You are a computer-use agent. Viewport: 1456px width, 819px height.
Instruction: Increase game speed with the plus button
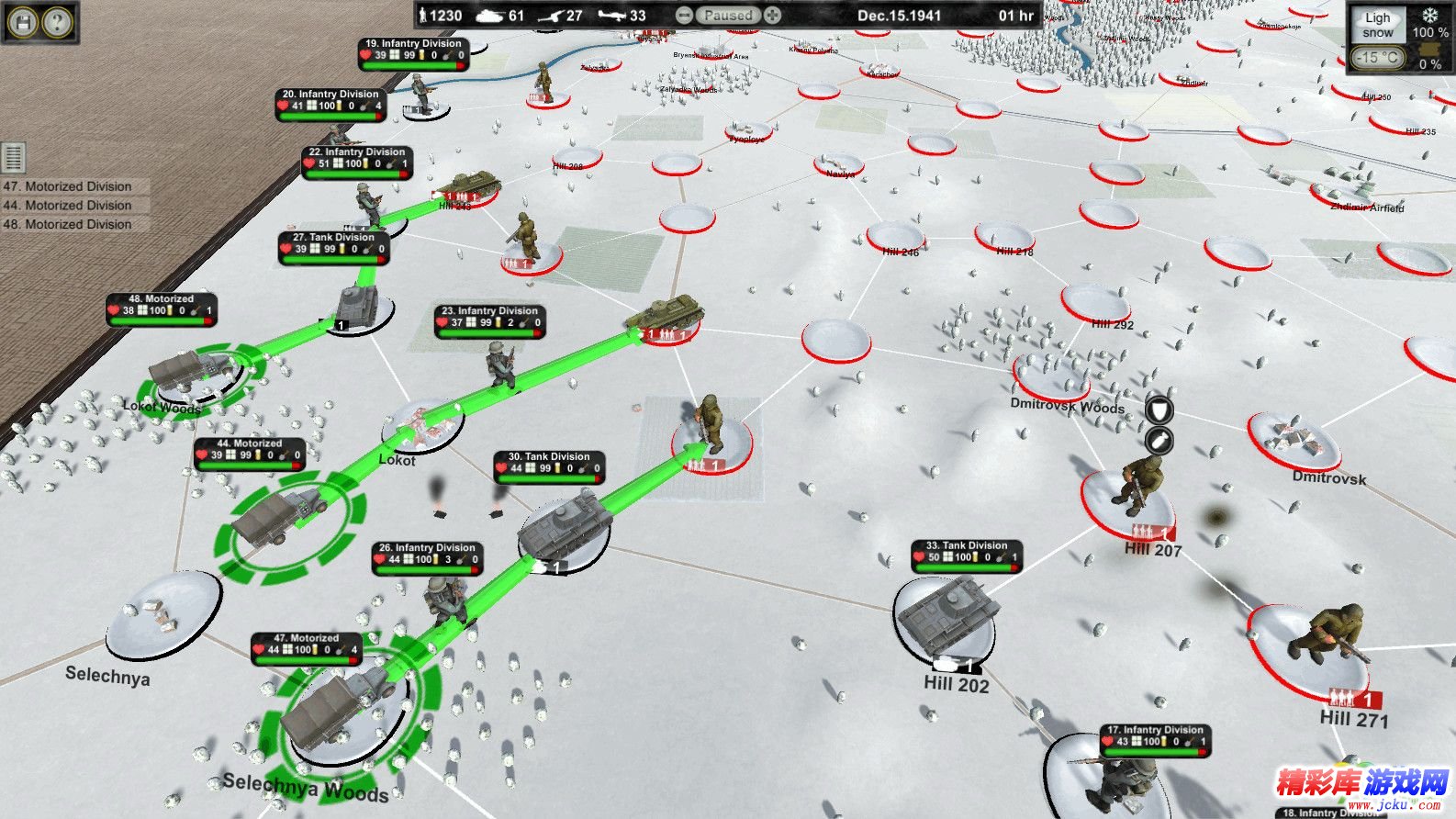tap(773, 16)
